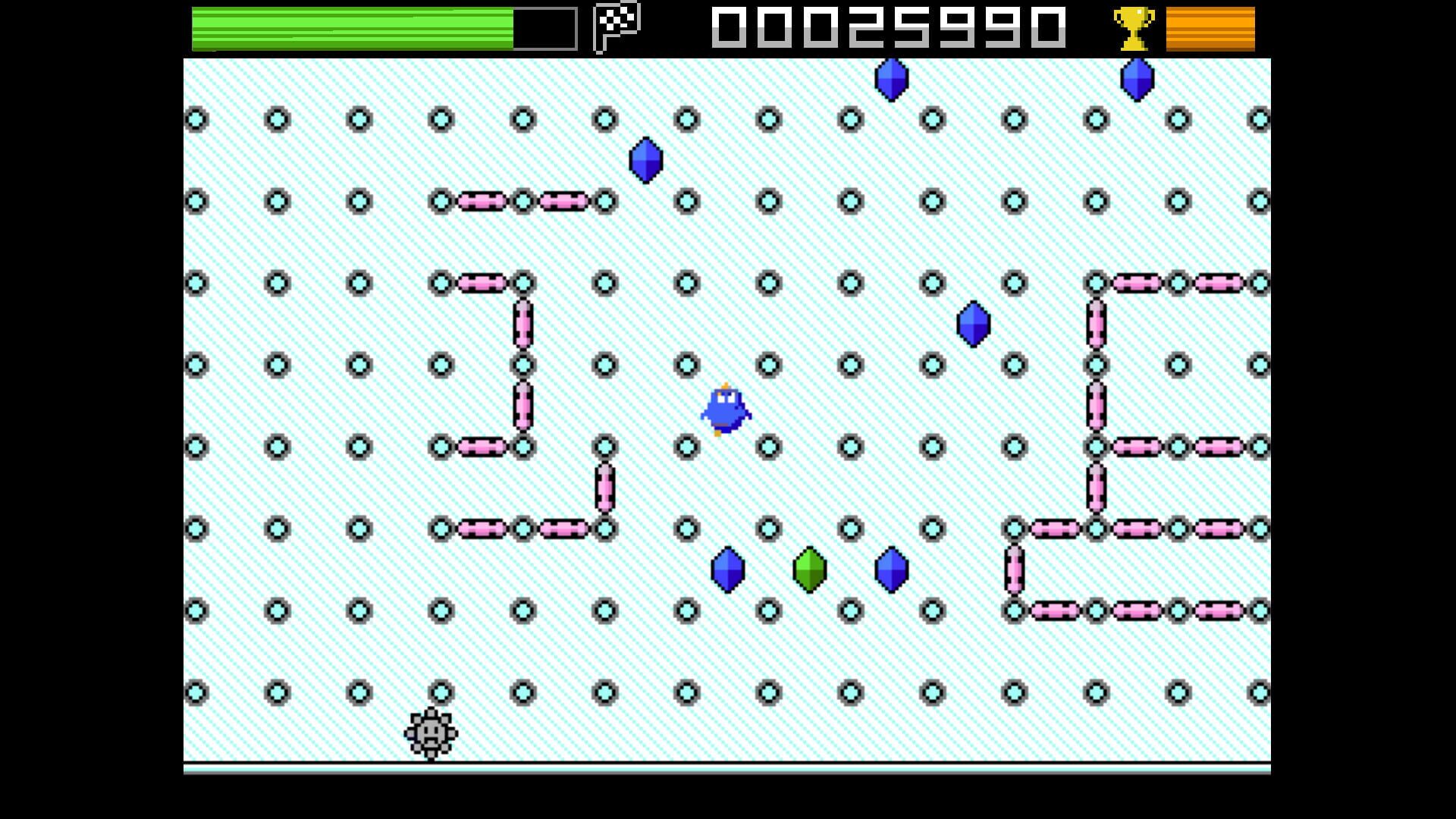1456x819 pixels.
Task: Click the blue gem left of the green gem
Action: click(x=728, y=570)
